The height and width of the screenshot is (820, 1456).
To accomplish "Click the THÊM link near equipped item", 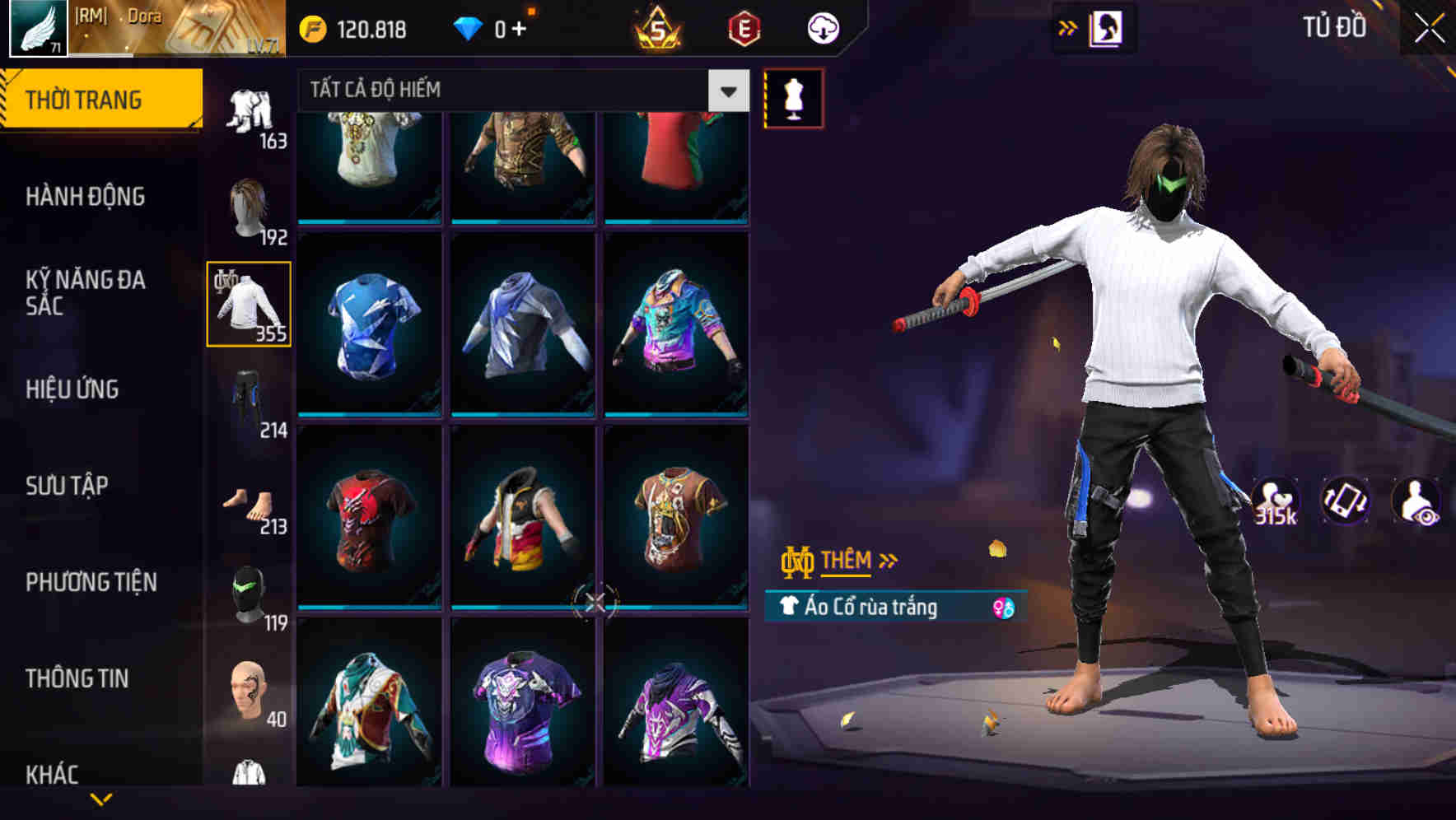I will pos(848,560).
